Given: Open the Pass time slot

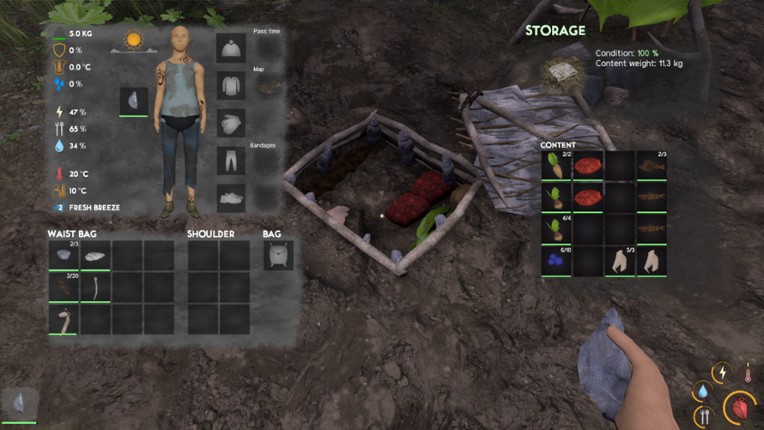Looking at the screenshot, I should click(267, 49).
